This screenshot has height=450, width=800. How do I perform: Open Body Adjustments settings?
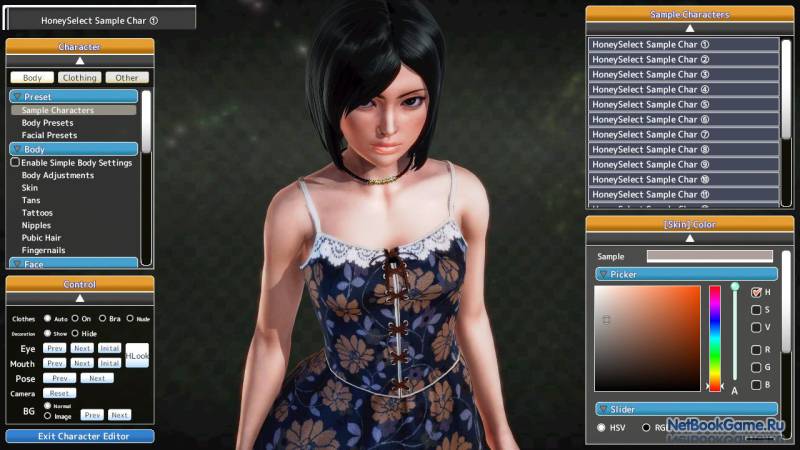(58, 175)
